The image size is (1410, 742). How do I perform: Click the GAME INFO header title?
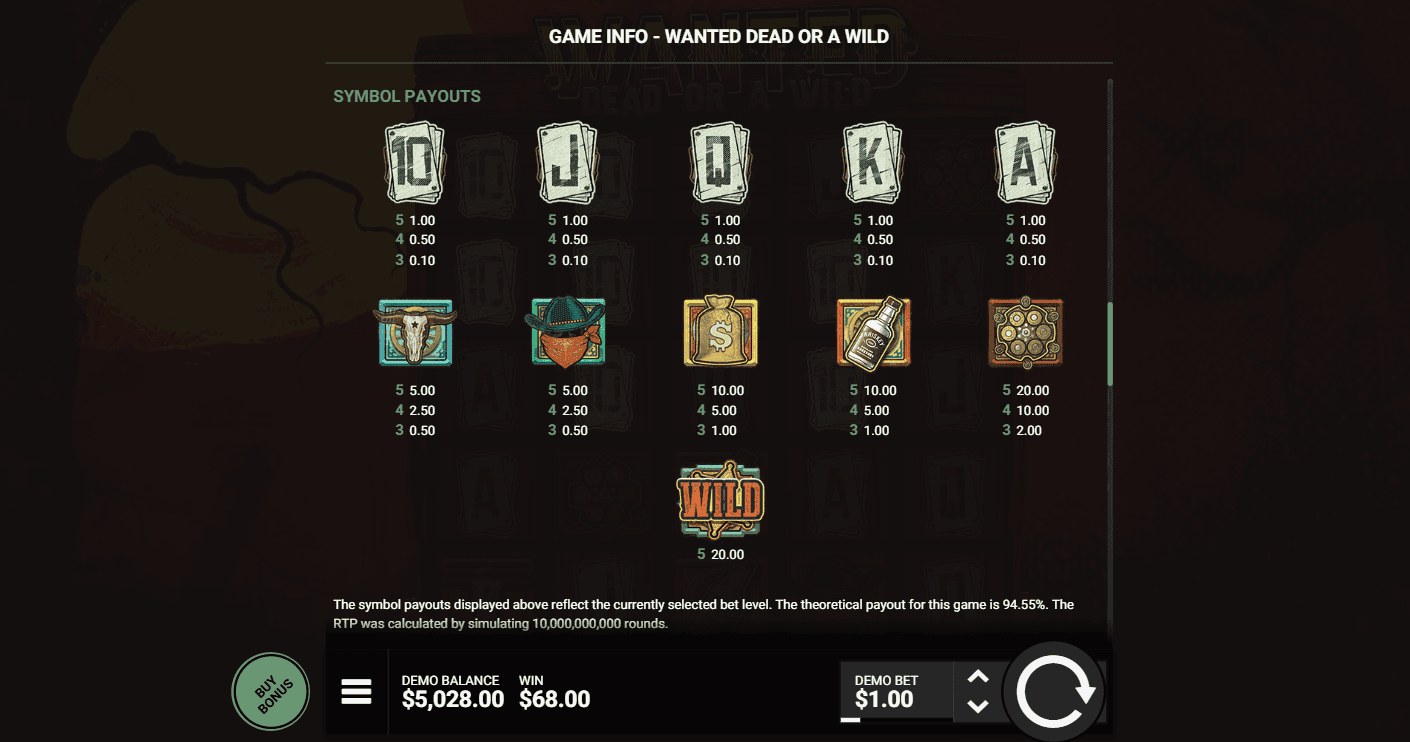pos(717,36)
